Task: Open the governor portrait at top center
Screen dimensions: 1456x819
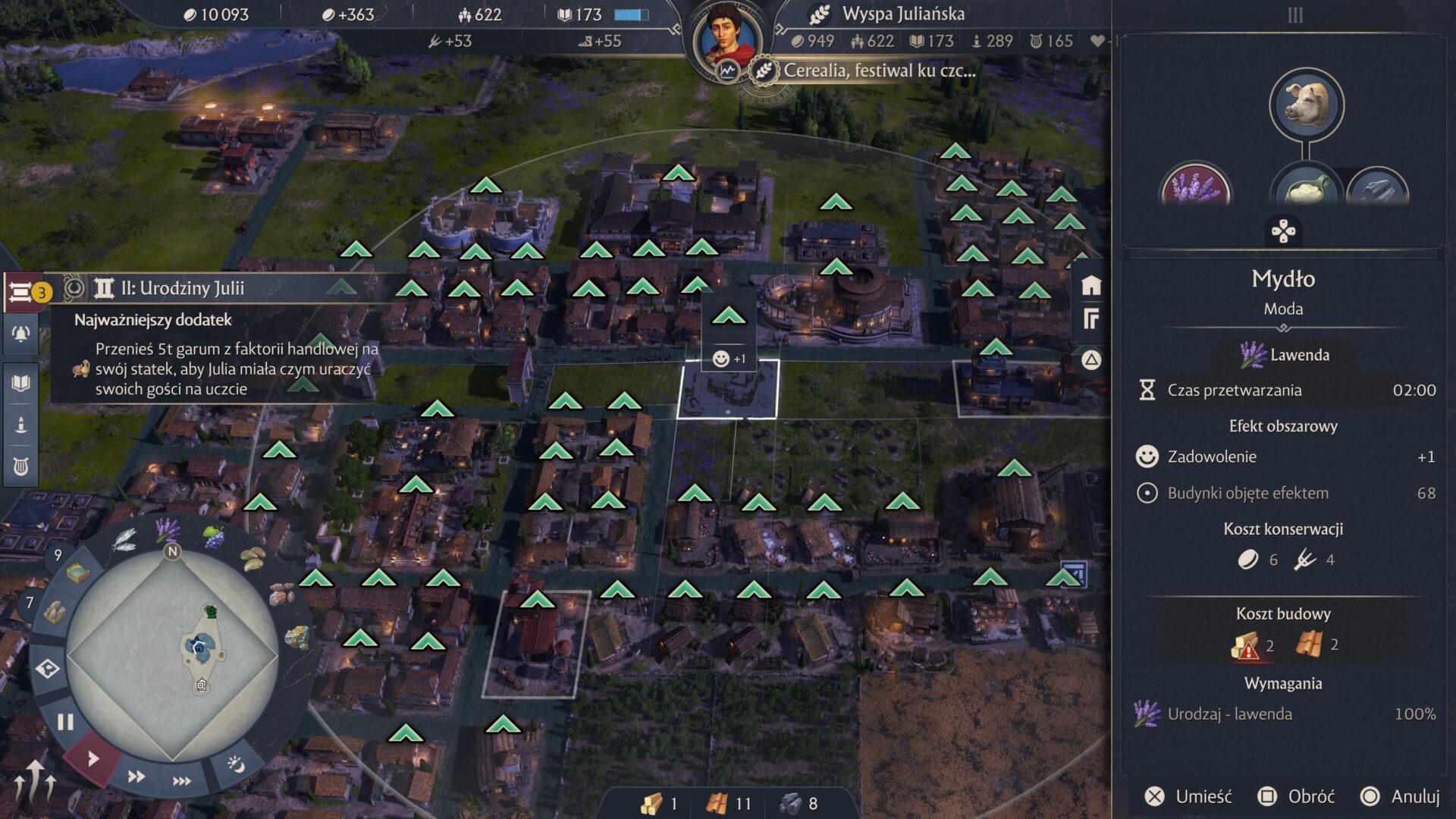Action: (x=726, y=38)
